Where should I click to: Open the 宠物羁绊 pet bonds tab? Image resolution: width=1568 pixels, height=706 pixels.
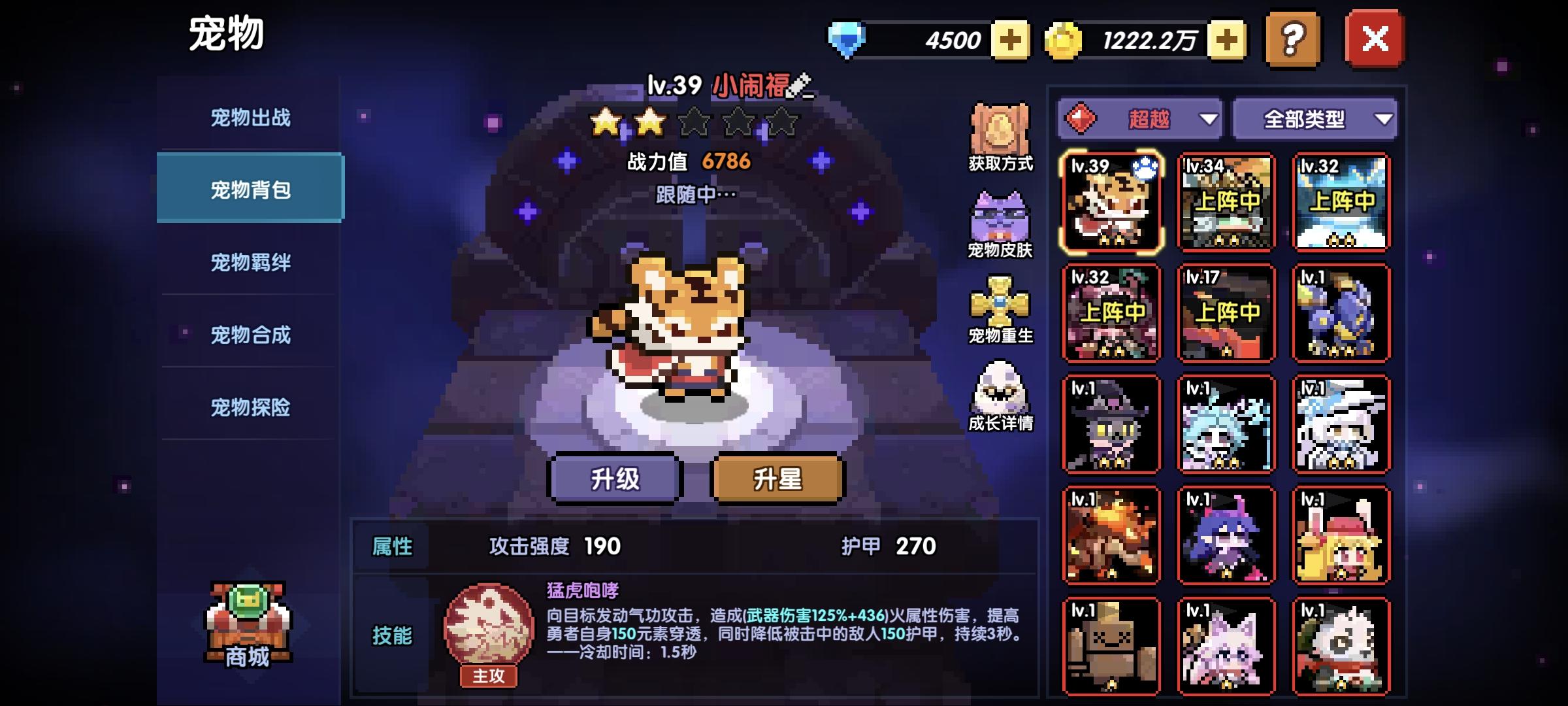coord(252,261)
